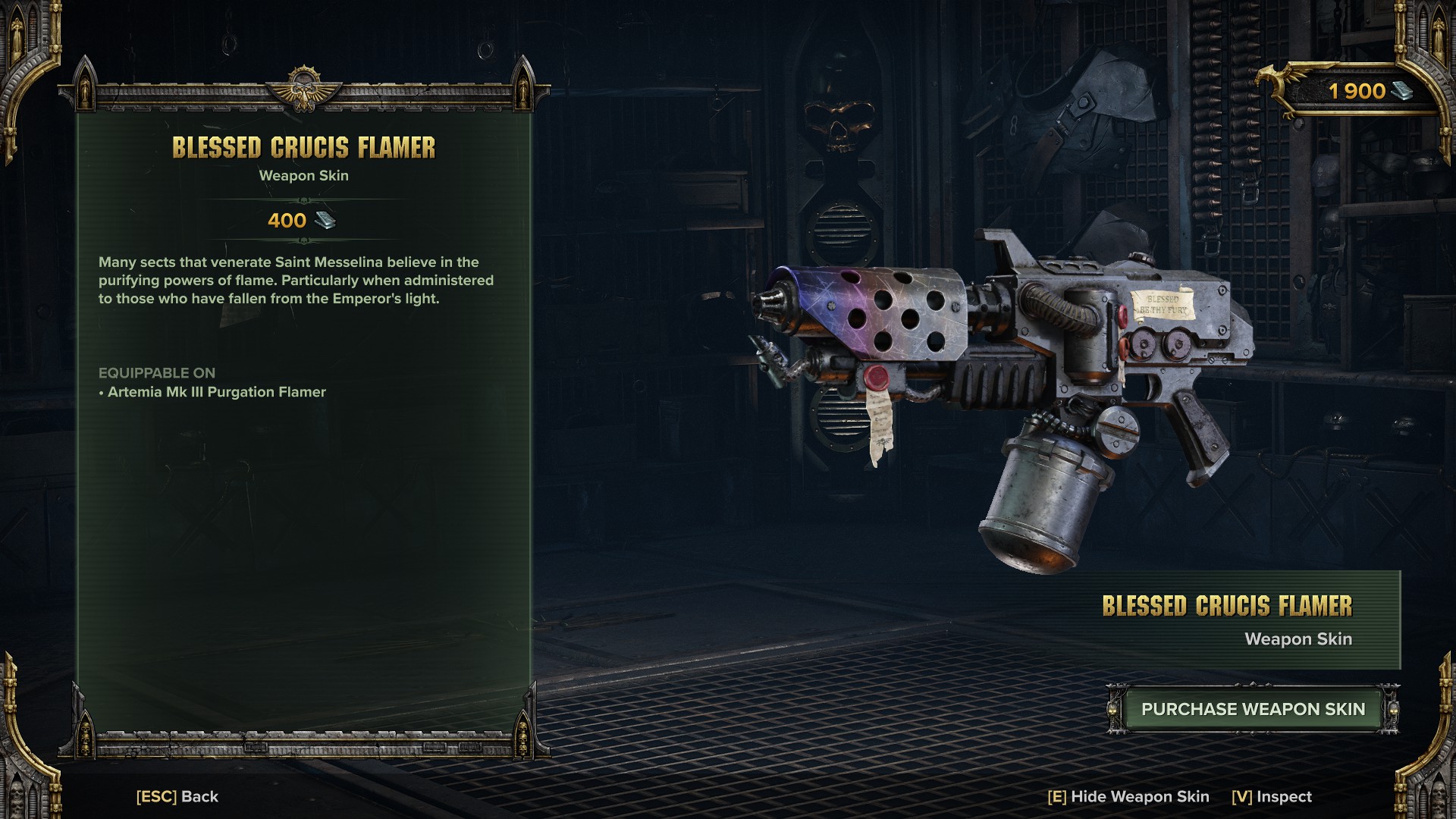The width and height of the screenshot is (1456, 819).
Task: Purchase the Blessed Crucis Flamer weapon skin
Action: pos(1252,709)
